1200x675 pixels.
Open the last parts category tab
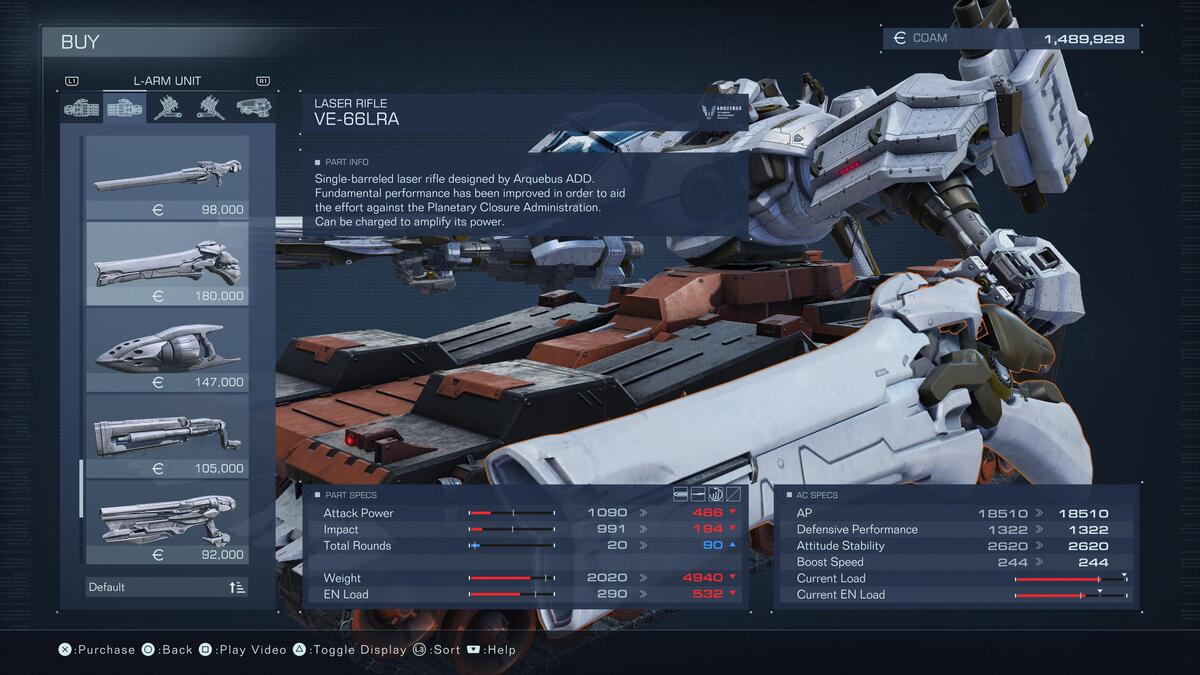click(253, 108)
